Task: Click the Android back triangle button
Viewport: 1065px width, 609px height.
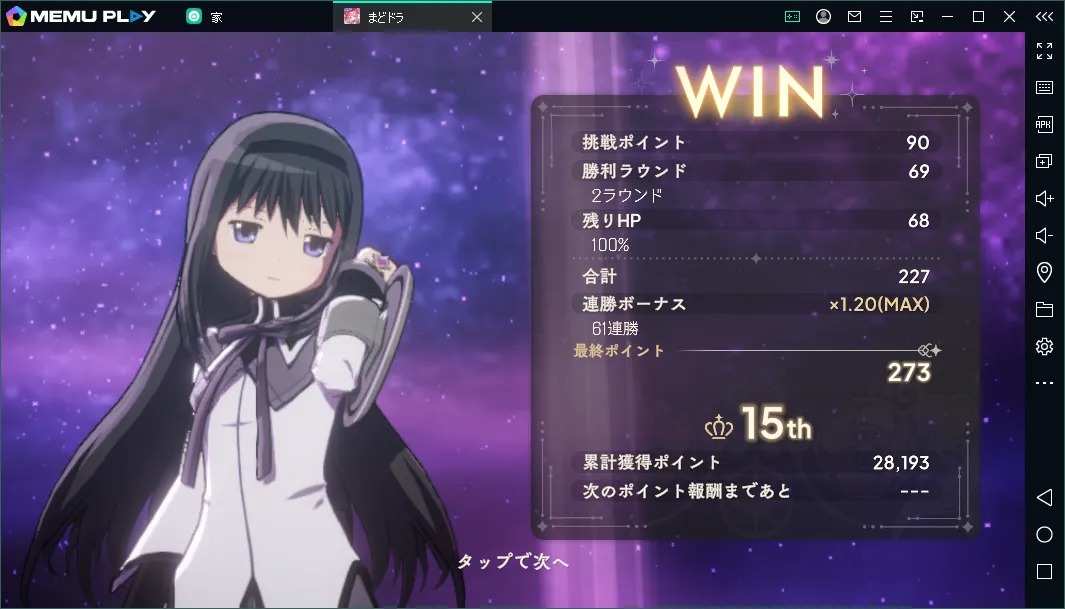Action: [x=1044, y=497]
